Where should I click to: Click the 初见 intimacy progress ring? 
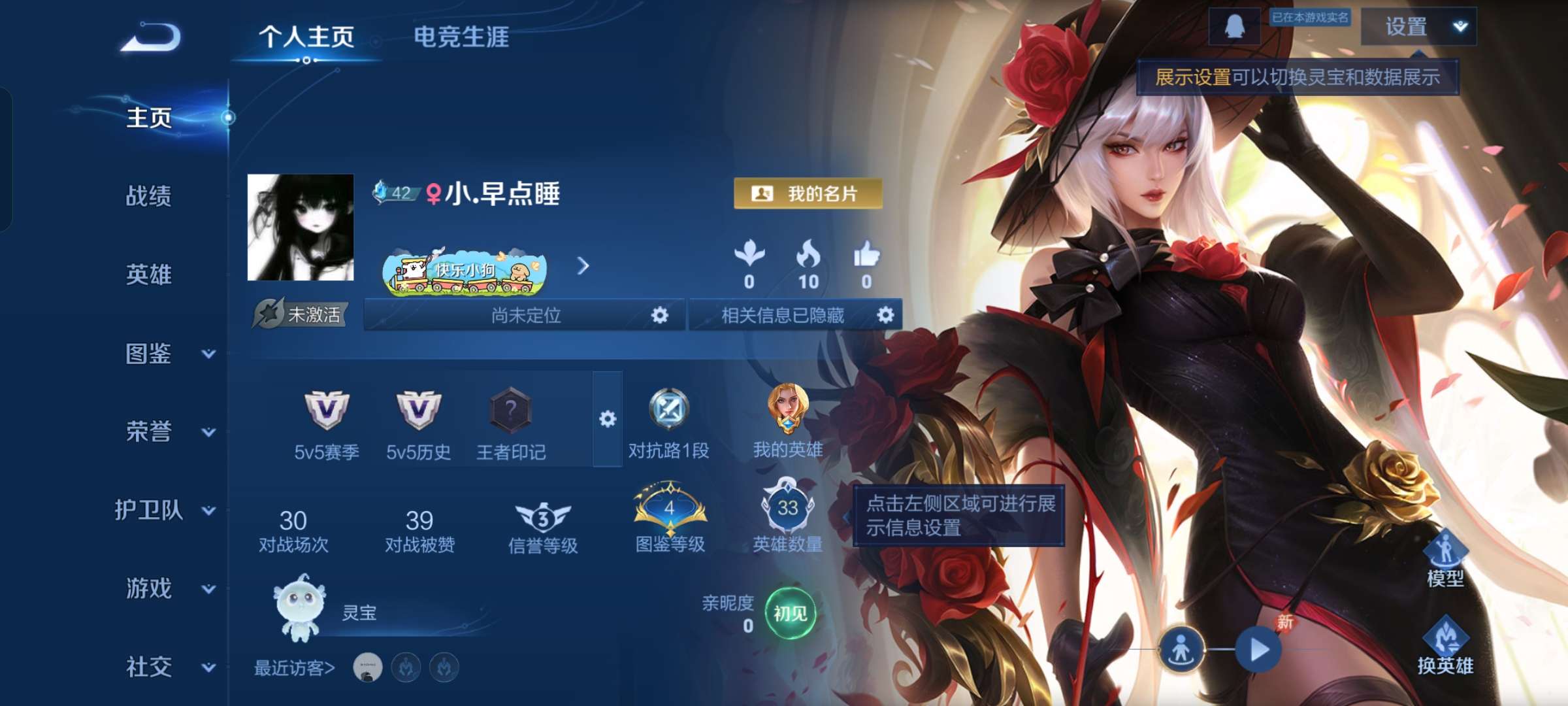(792, 613)
